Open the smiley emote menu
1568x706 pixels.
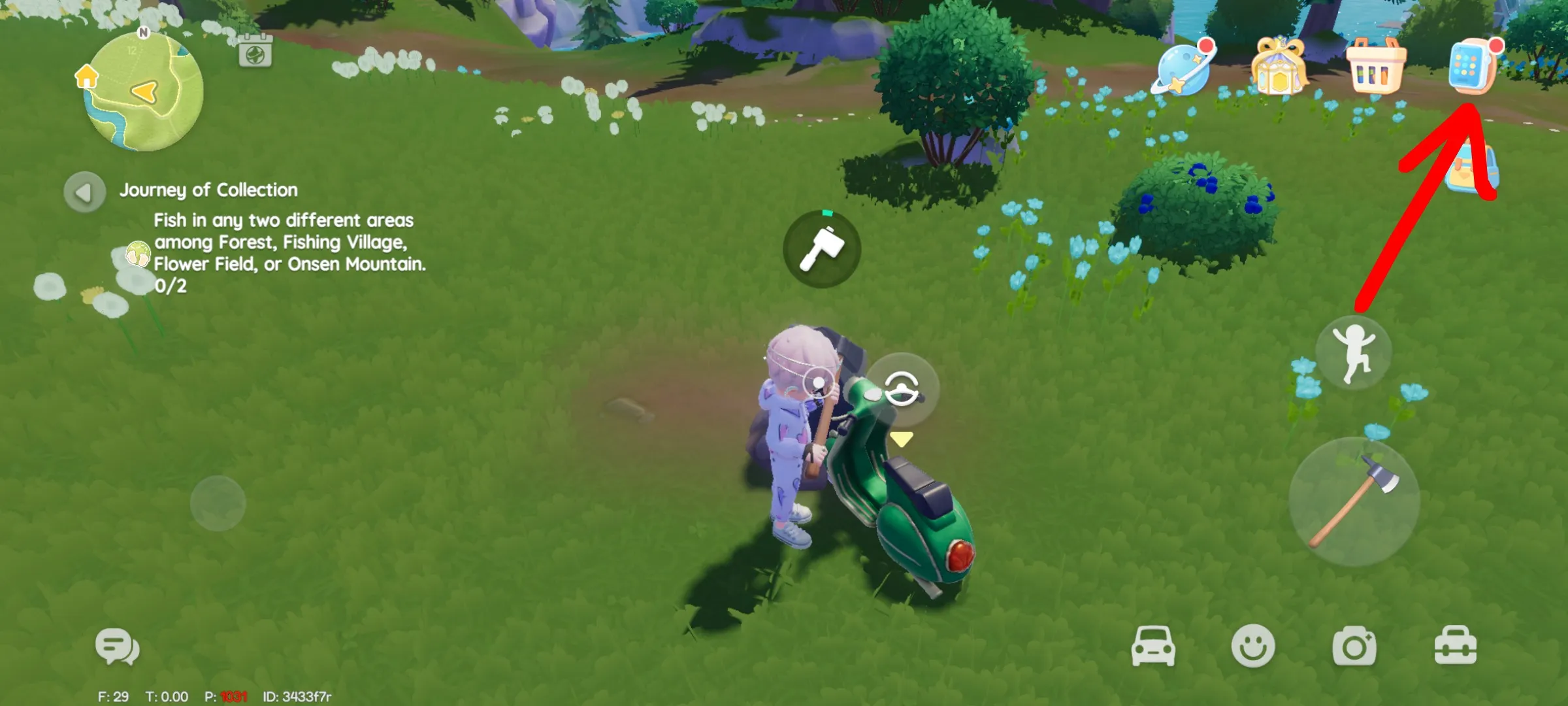[1252, 647]
